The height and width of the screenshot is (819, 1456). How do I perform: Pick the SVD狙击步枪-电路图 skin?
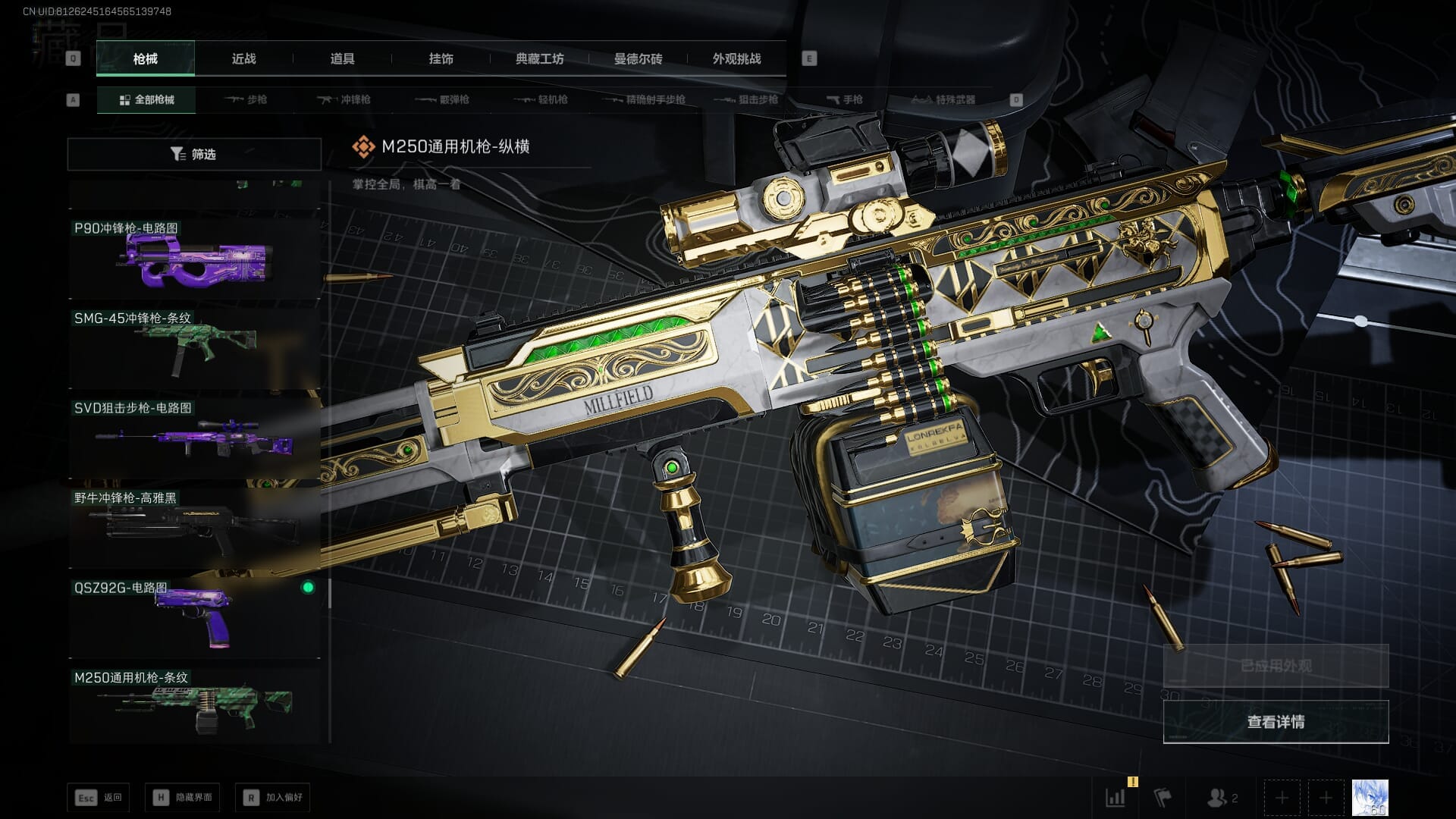(194, 438)
